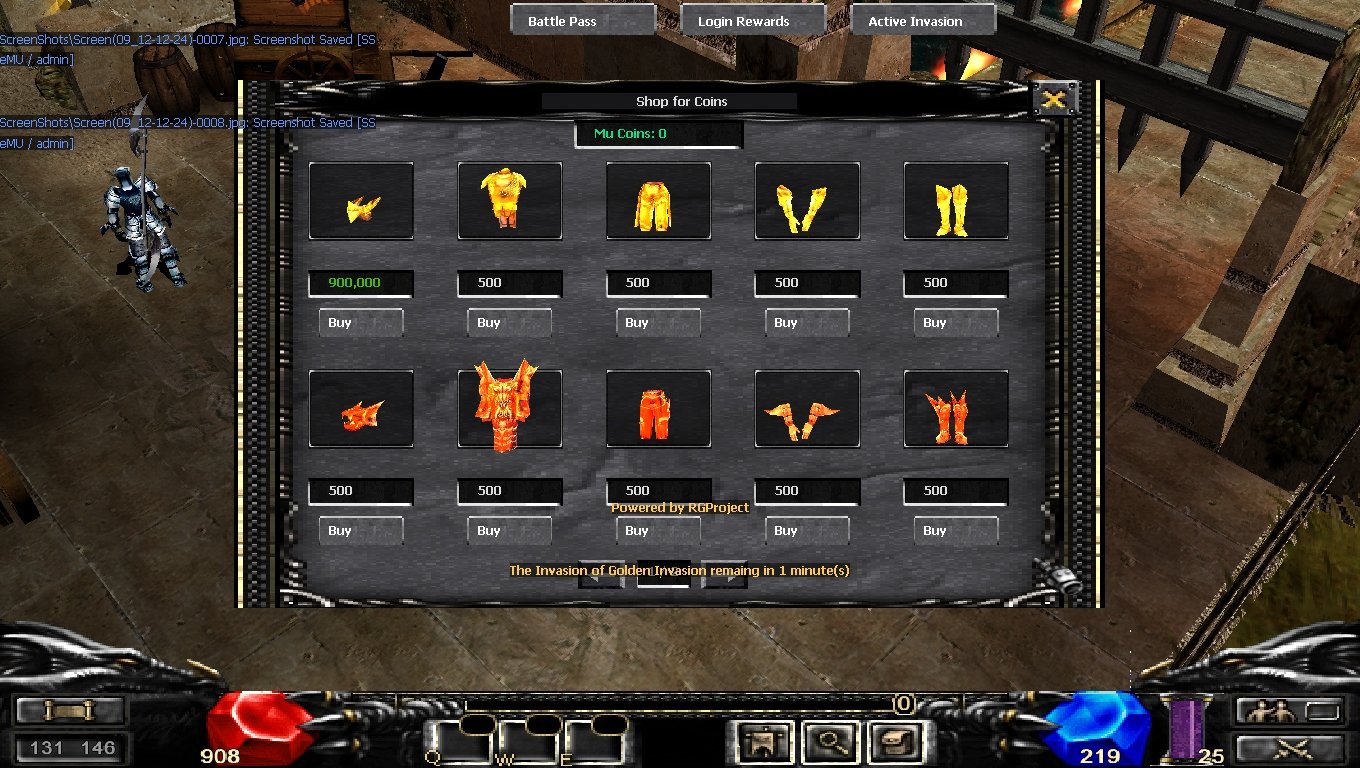Buy the golden pants
This screenshot has width=1360, height=768.
click(658, 322)
